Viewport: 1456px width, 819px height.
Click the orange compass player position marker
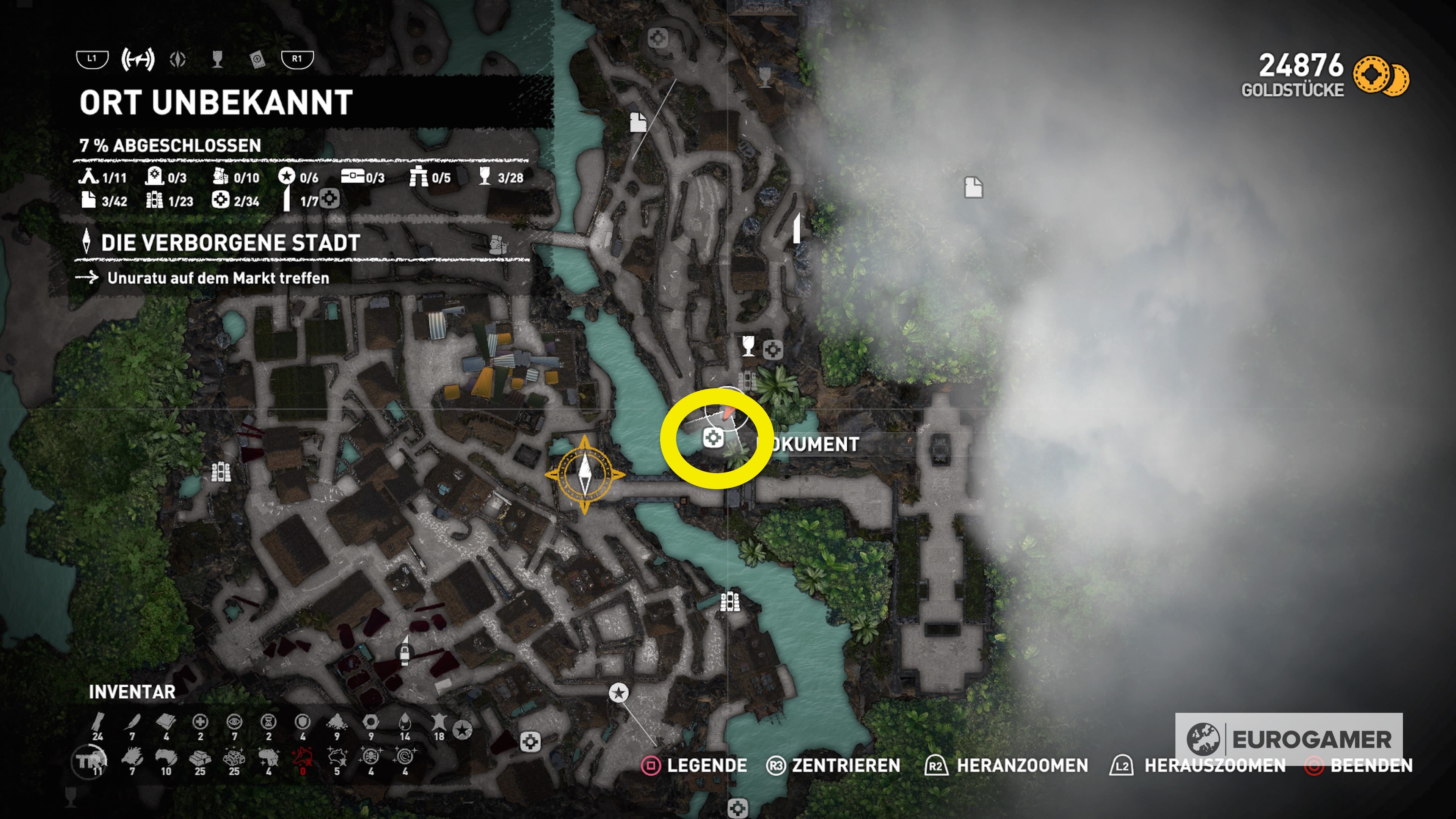point(584,474)
